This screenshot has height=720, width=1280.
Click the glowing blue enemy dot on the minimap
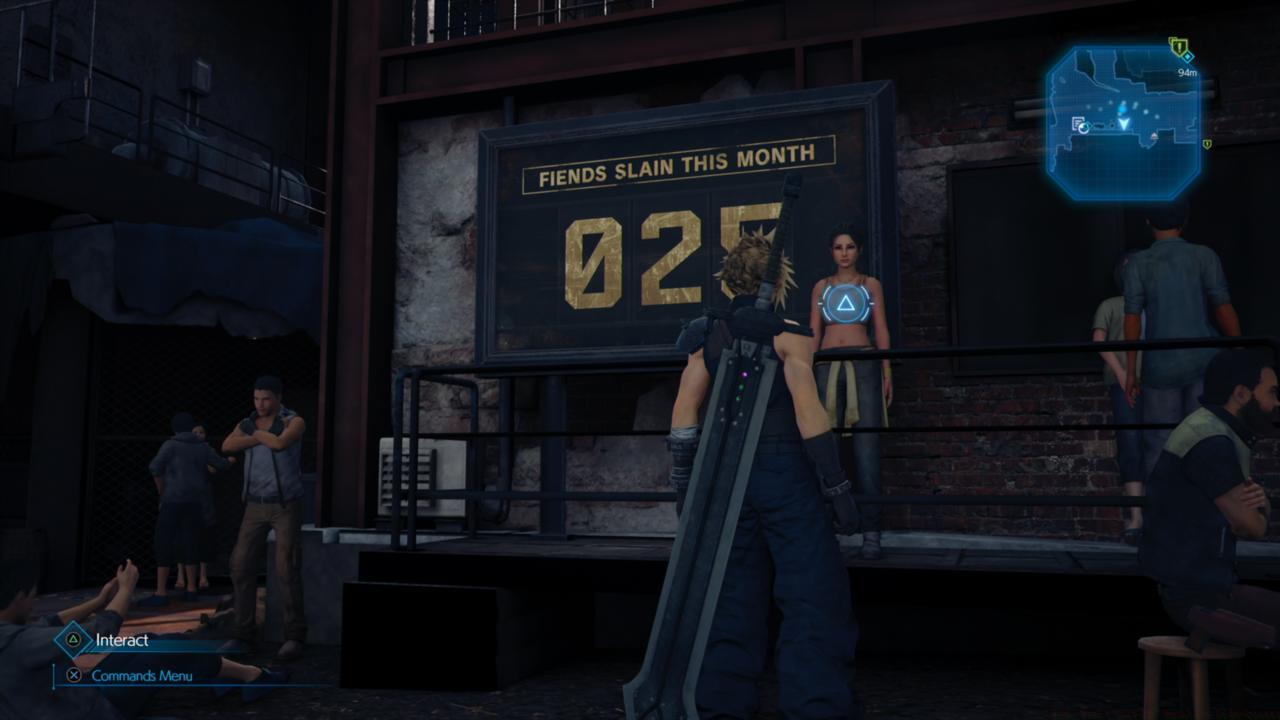tap(1121, 110)
